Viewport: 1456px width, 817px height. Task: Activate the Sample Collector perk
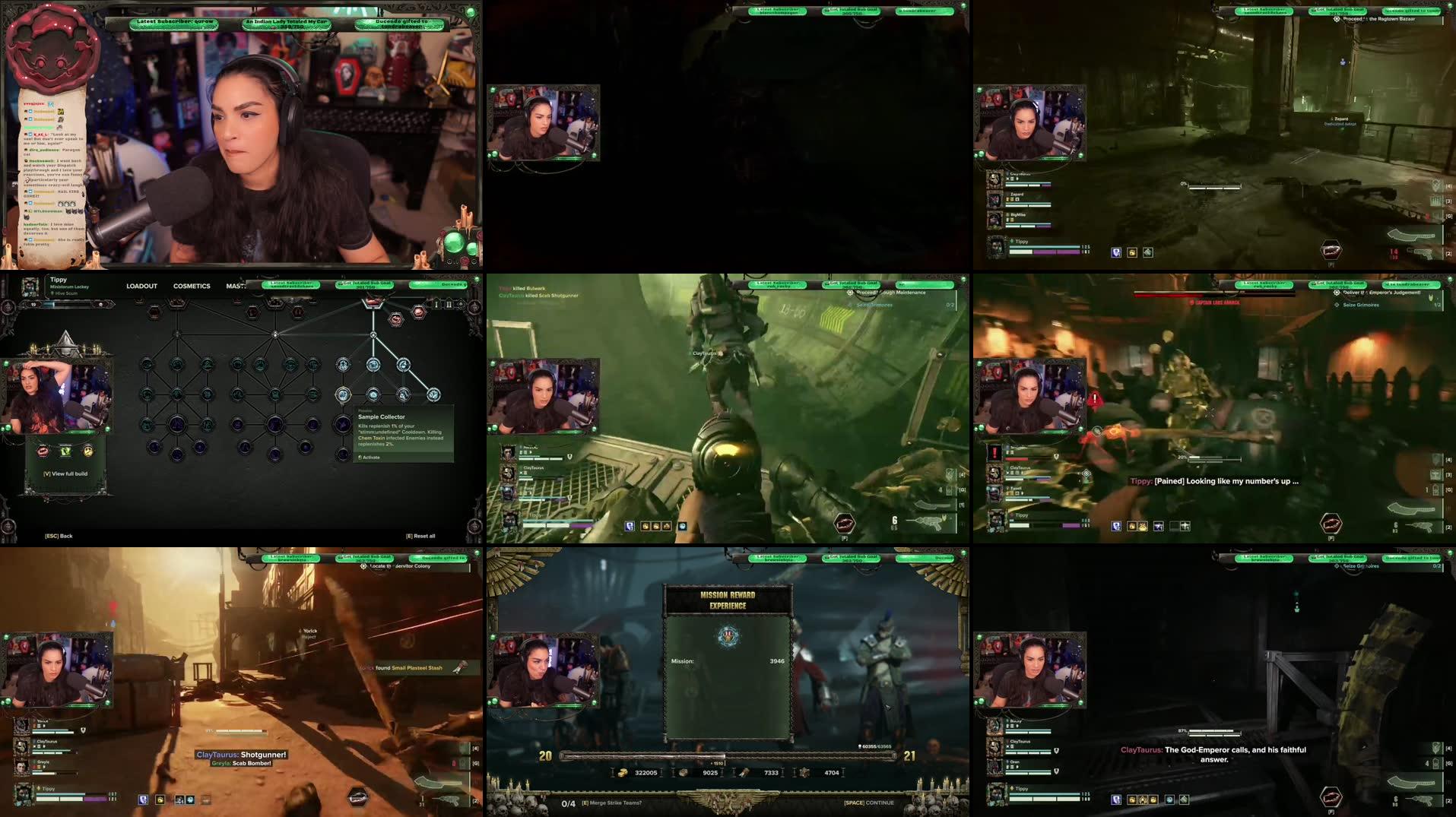(370, 457)
